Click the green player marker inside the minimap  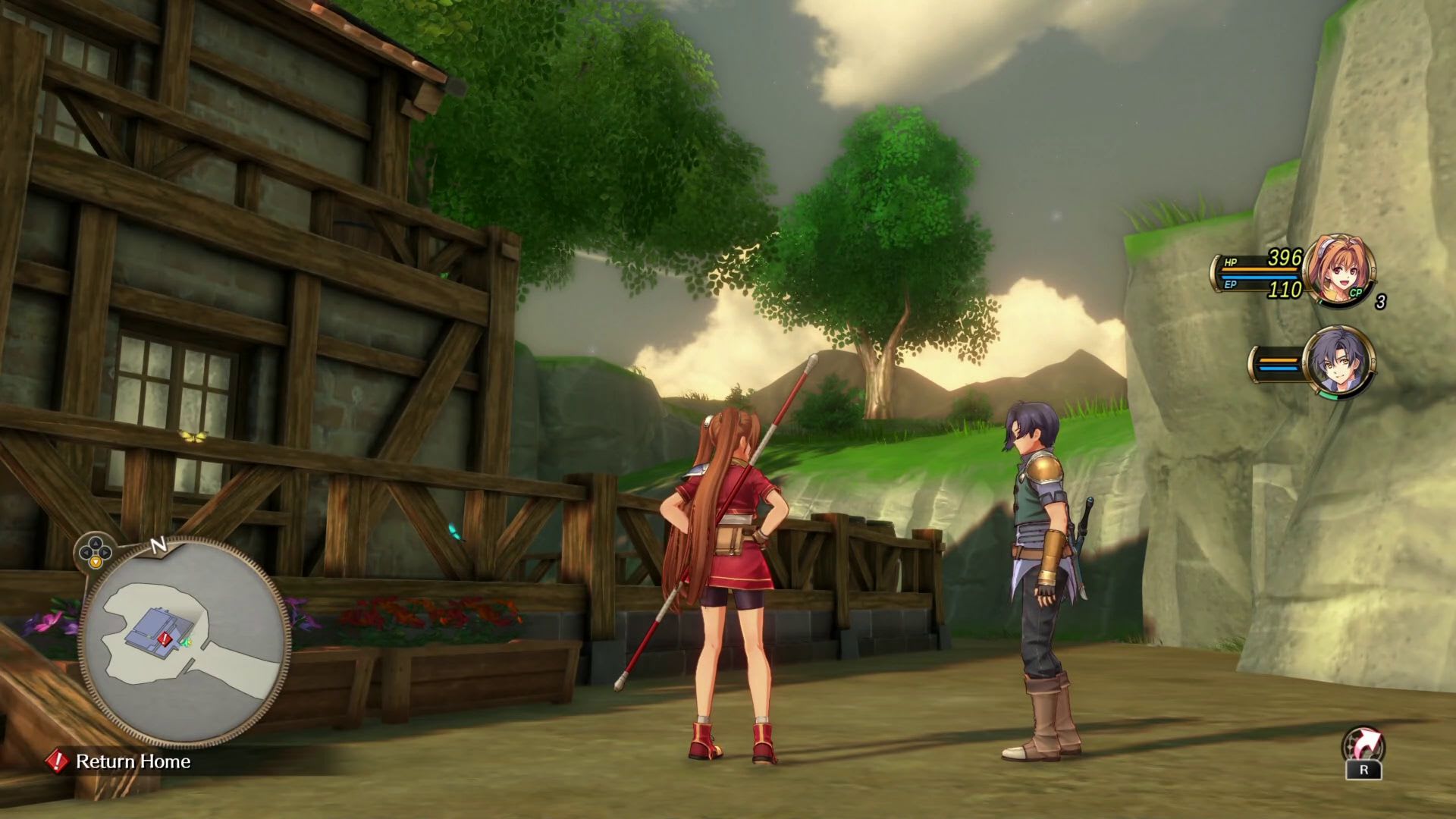(187, 642)
